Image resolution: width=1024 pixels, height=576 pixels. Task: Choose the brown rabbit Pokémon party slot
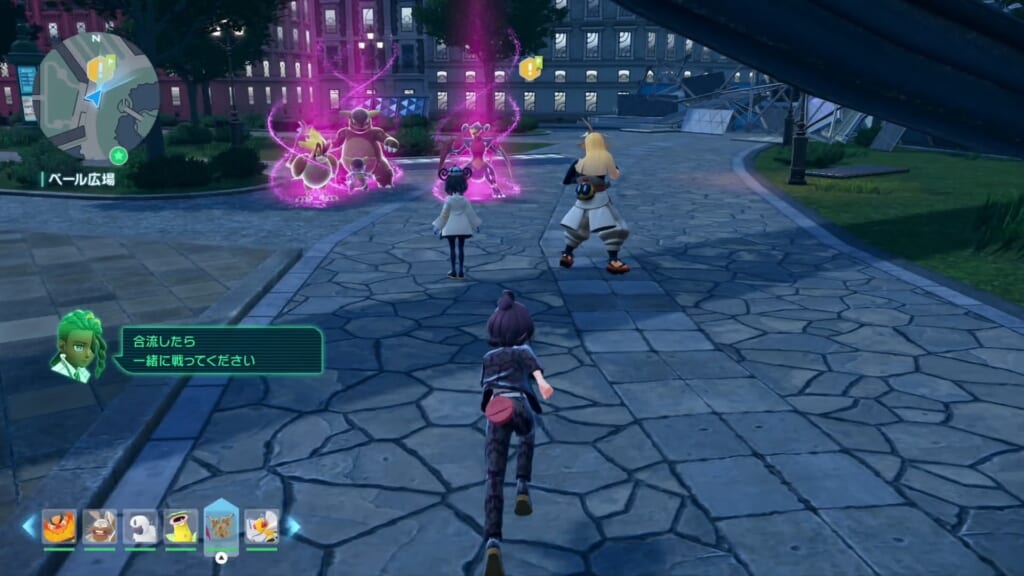point(100,526)
